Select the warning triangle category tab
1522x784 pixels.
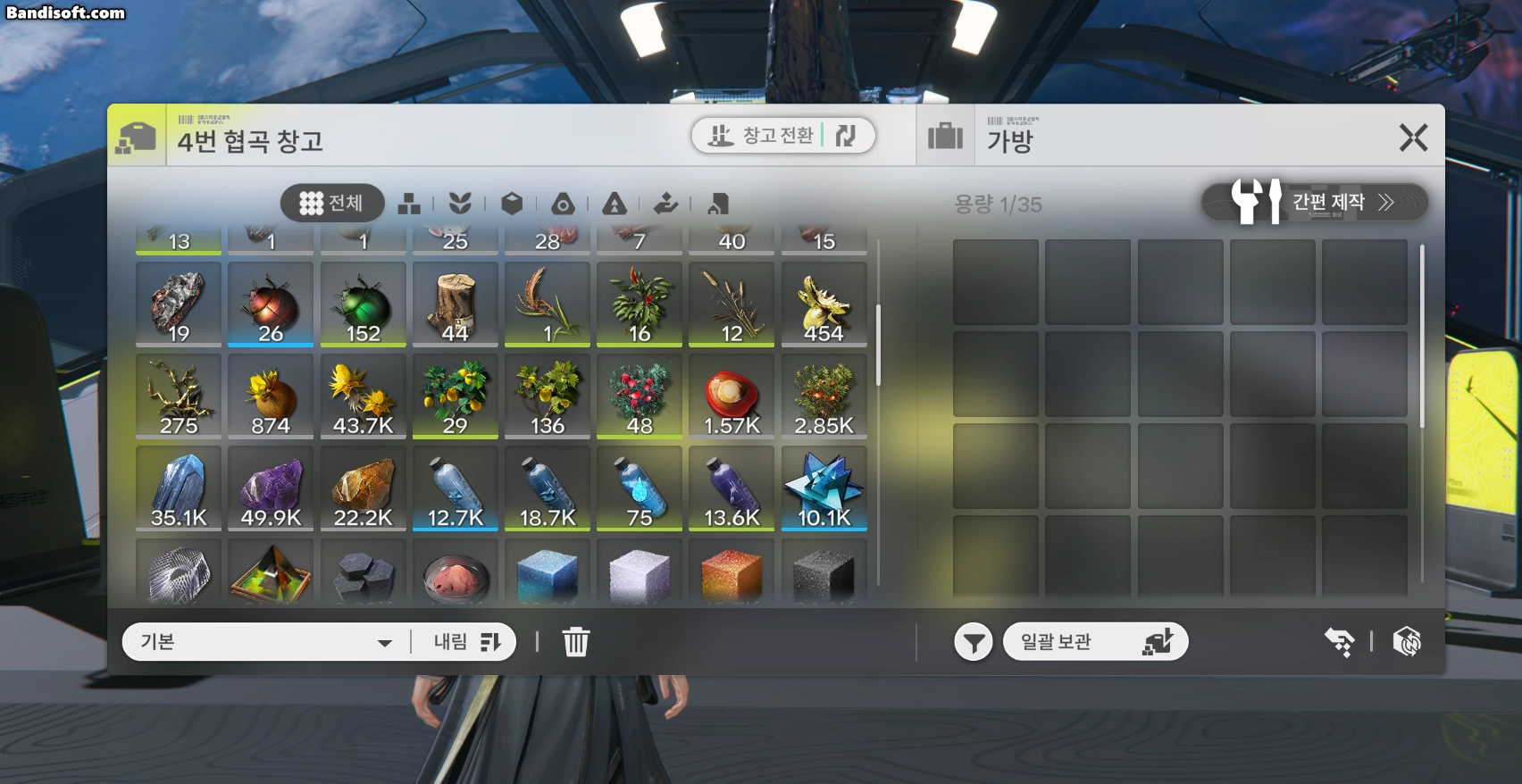[615, 204]
